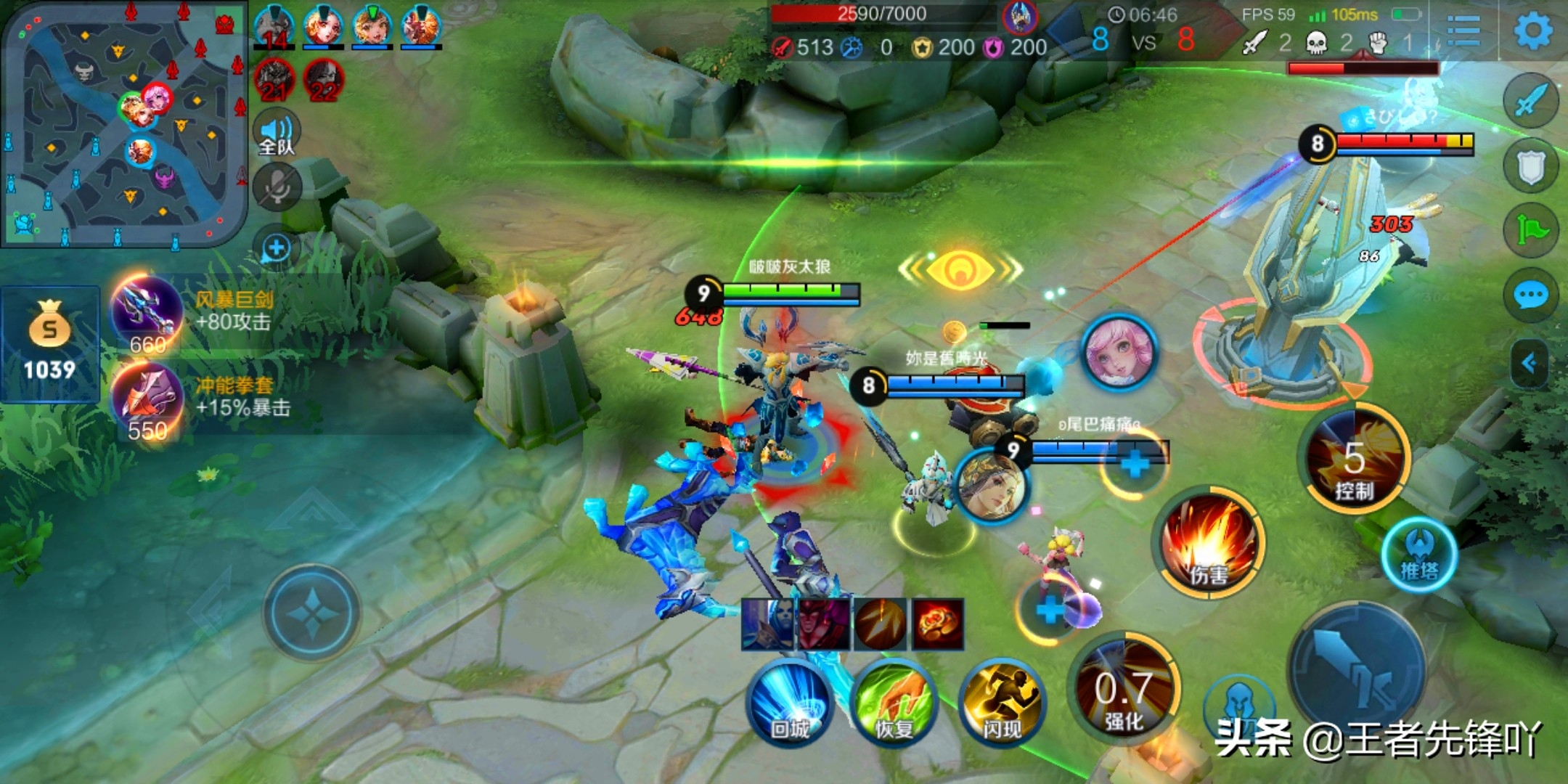Cast the 闪现 flash summoner spell
This screenshot has height=784, width=1568.
pyautogui.click(x=1002, y=702)
